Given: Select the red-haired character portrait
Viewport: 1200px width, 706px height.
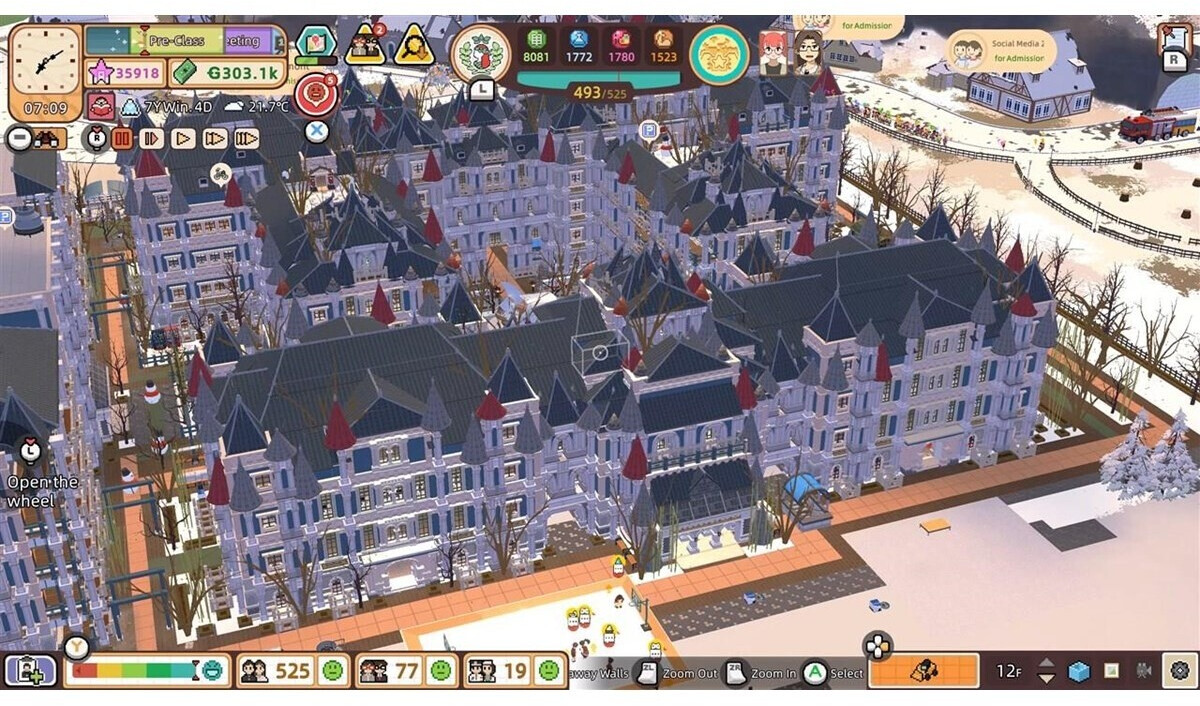Looking at the screenshot, I should click(x=773, y=54).
